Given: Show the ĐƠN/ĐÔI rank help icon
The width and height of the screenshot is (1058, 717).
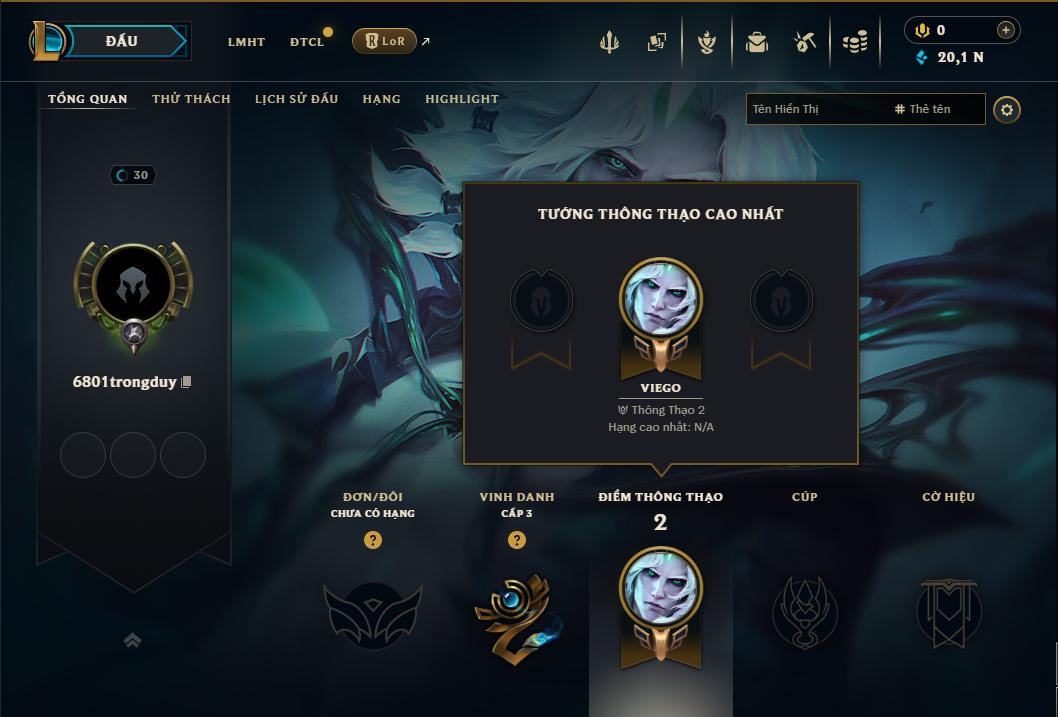Looking at the screenshot, I should pos(373,540).
